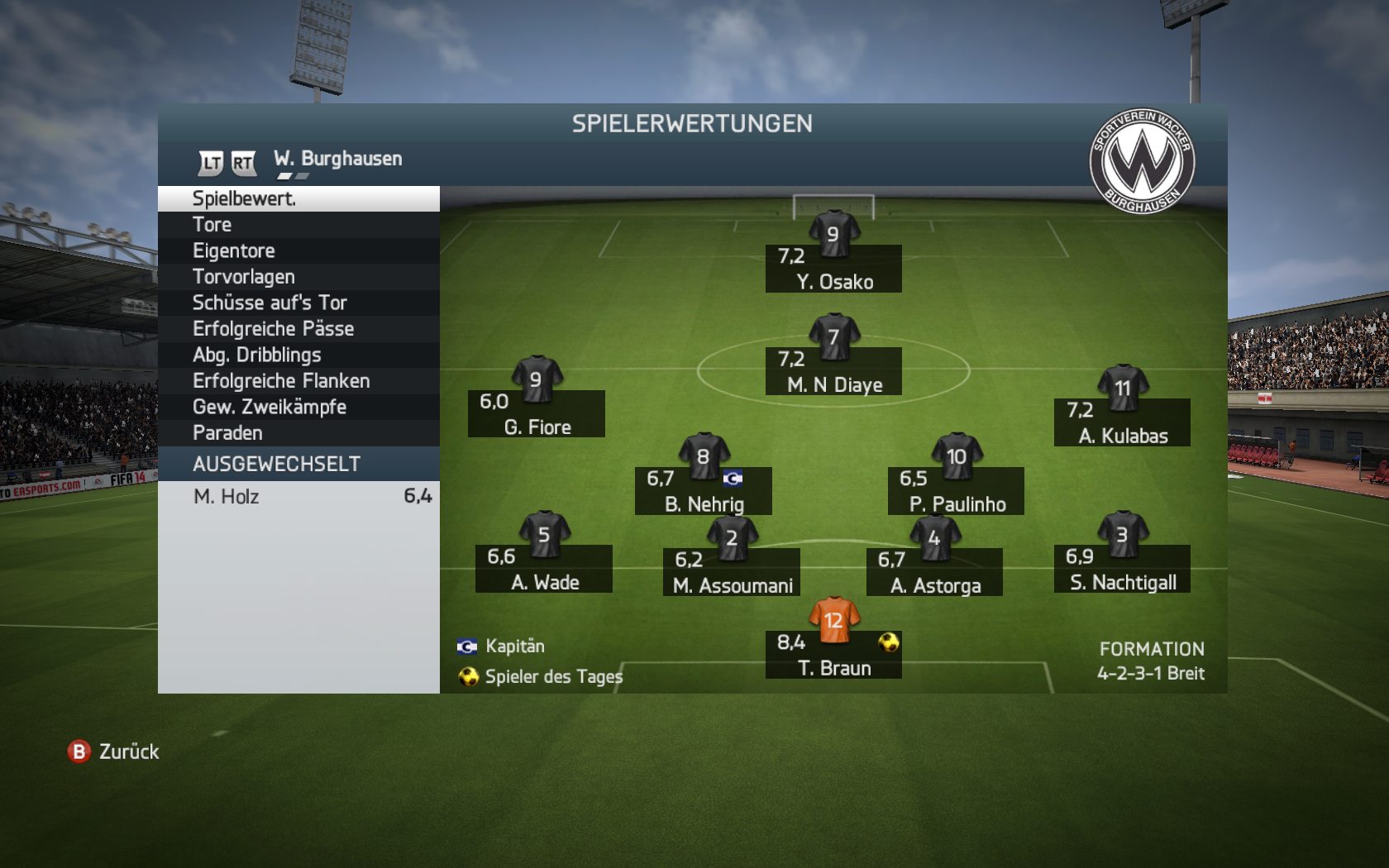Pick P. Paulinho's player card
The width and height of the screenshot is (1389, 868).
pyautogui.click(x=957, y=491)
